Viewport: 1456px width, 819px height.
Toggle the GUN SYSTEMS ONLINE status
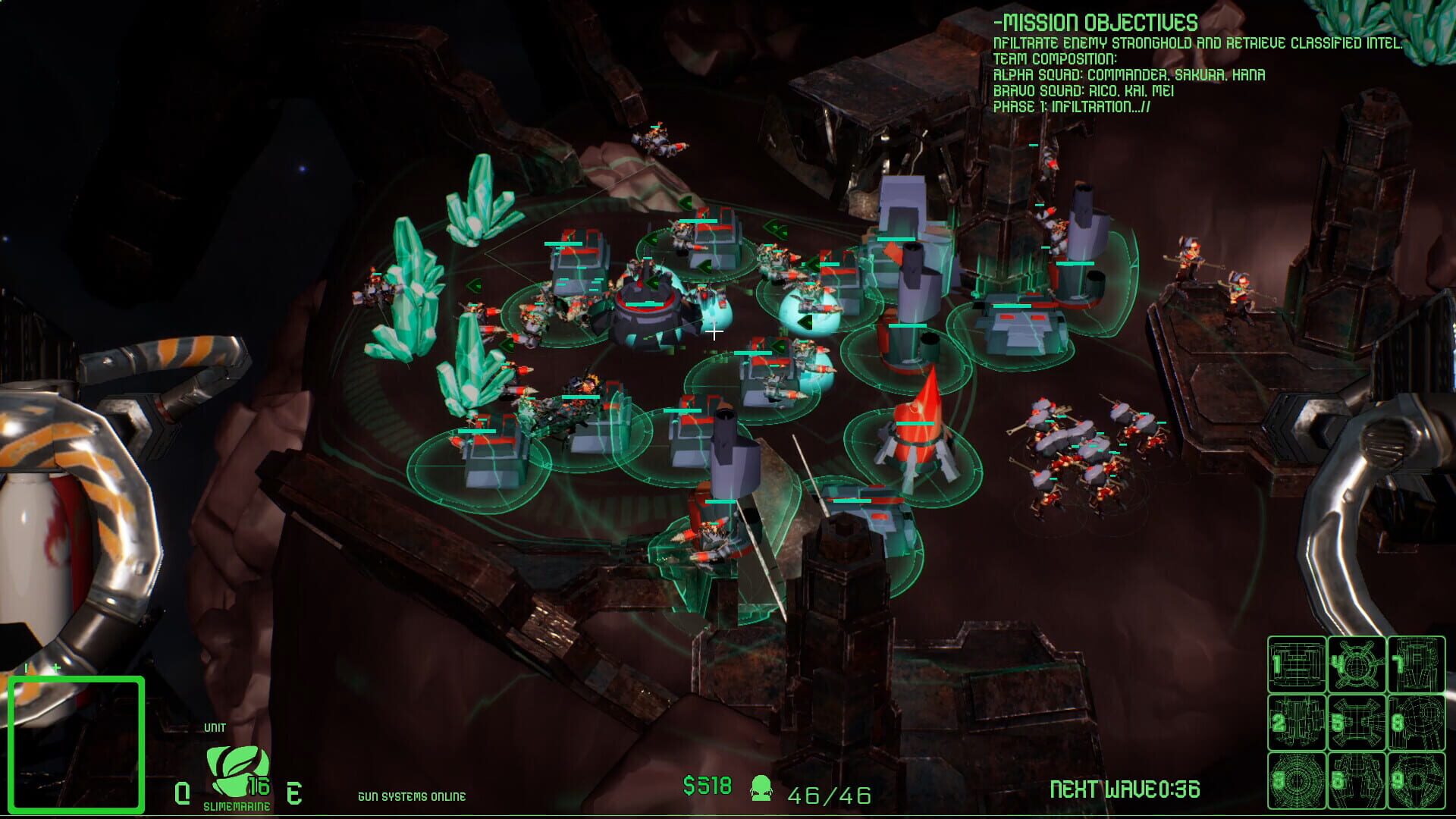[413, 797]
